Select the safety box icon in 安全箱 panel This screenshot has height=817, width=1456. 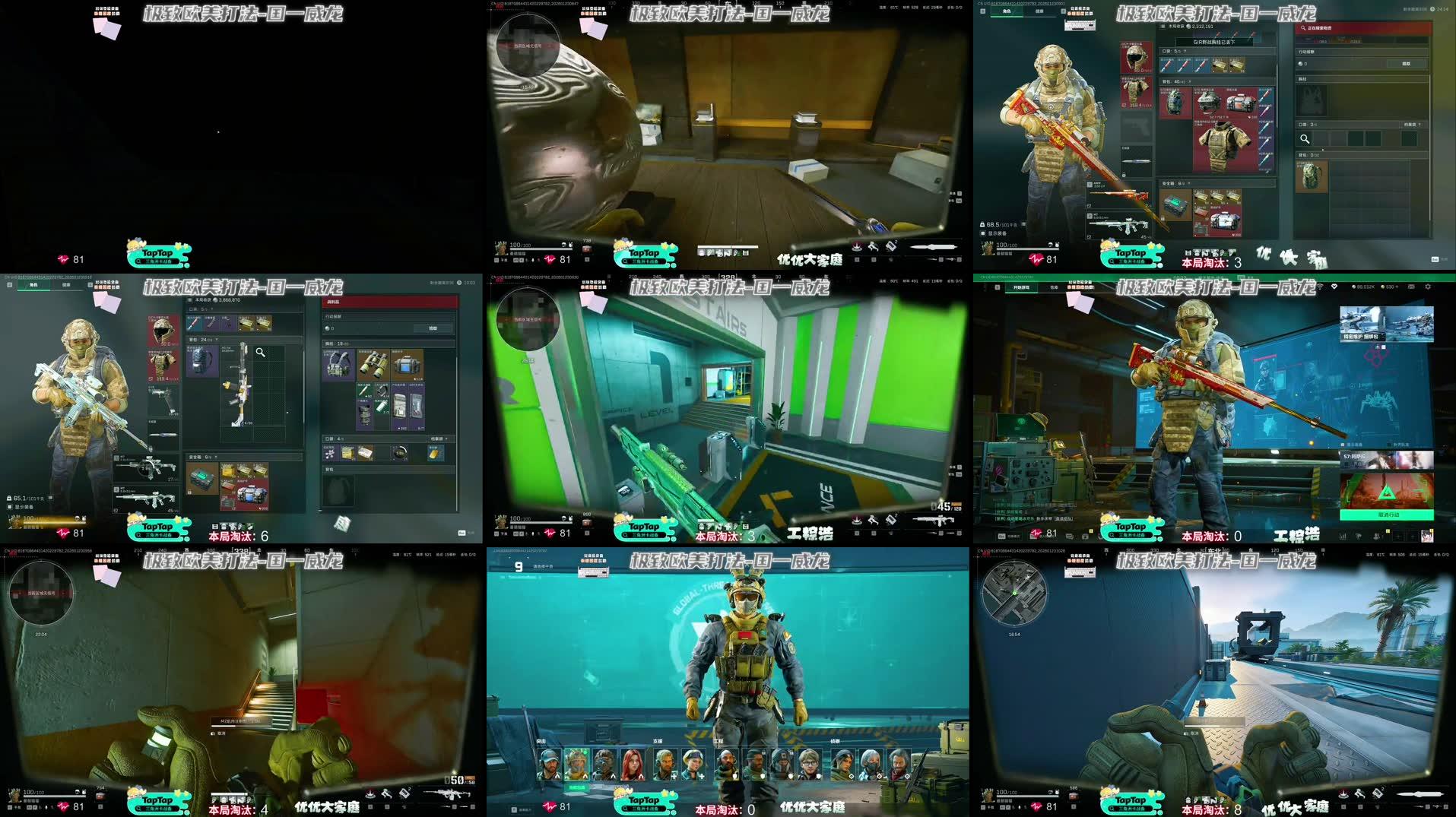(202, 480)
